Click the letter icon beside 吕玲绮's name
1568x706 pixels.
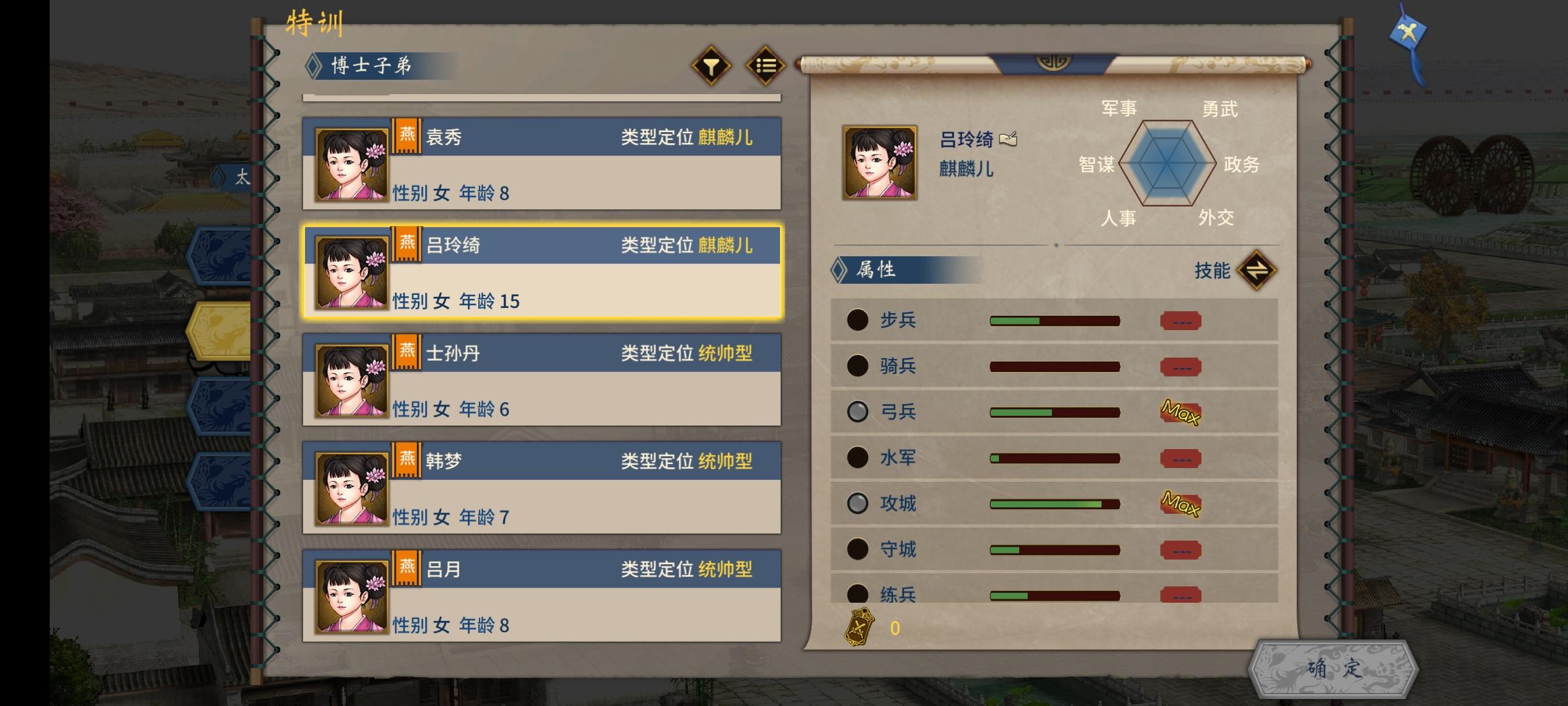(1009, 140)
